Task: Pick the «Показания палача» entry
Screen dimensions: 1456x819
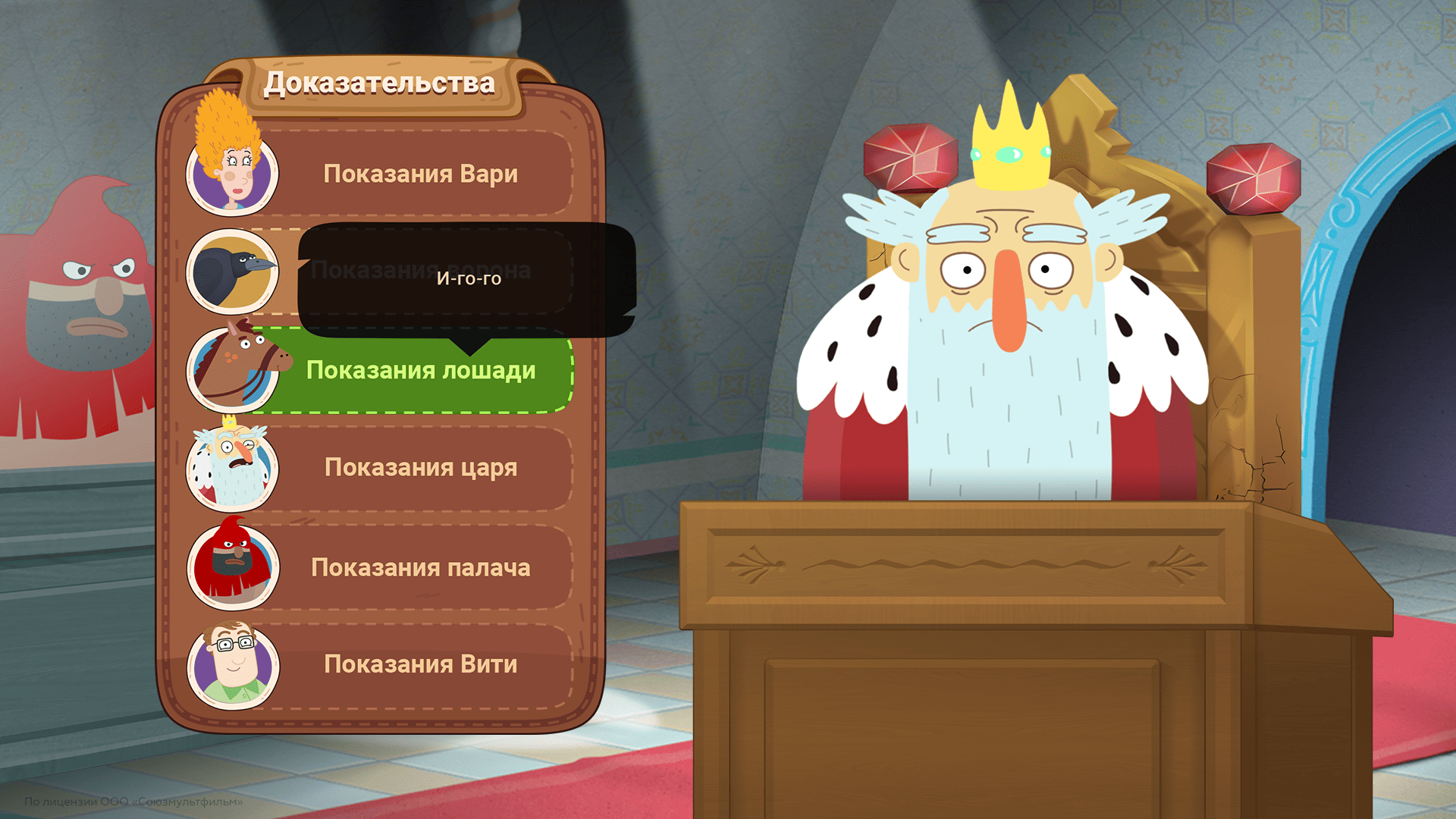Action: [421, 567]
